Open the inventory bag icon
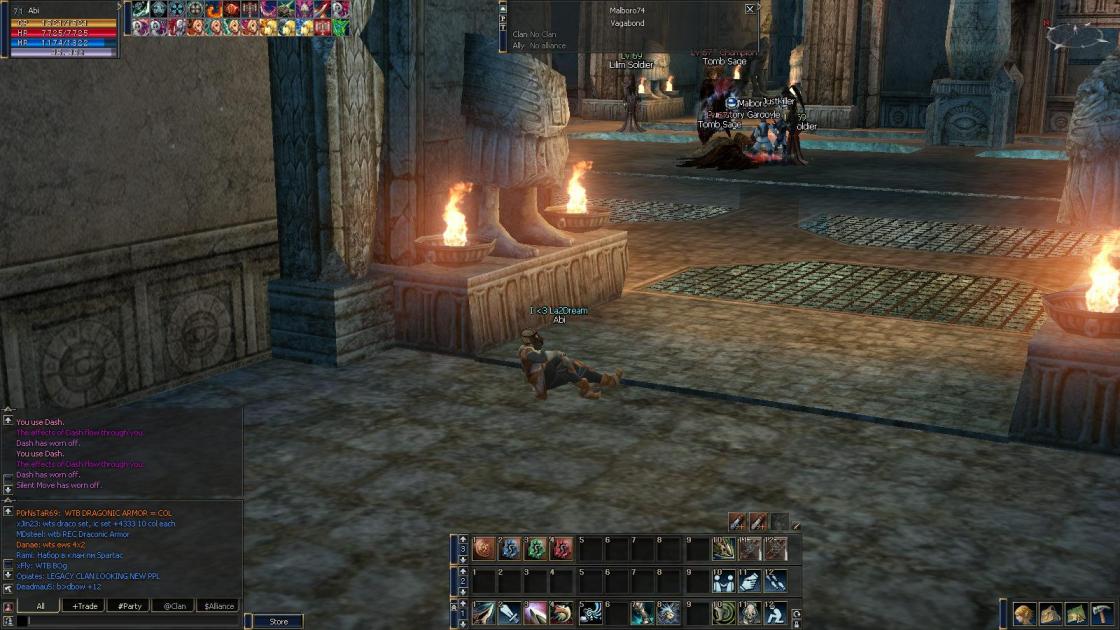1120x630 pixels. 1050,614
